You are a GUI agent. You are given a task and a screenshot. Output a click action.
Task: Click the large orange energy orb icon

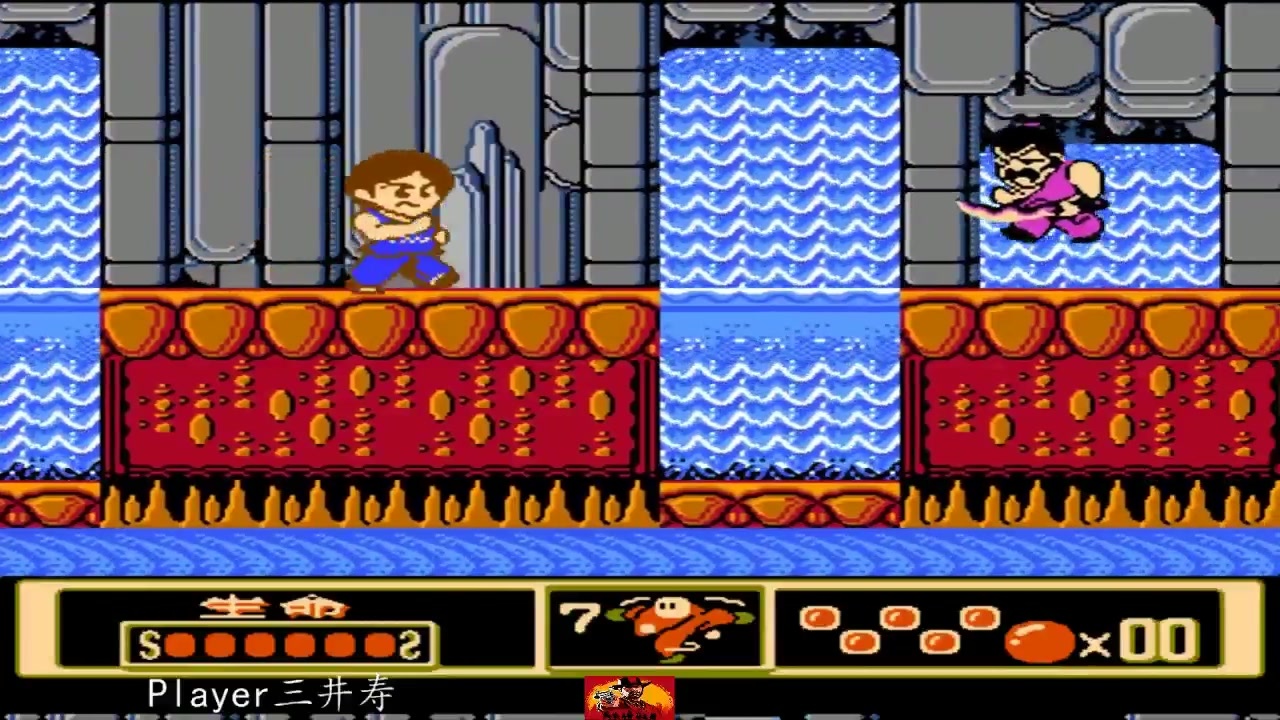click(1040, 642)
